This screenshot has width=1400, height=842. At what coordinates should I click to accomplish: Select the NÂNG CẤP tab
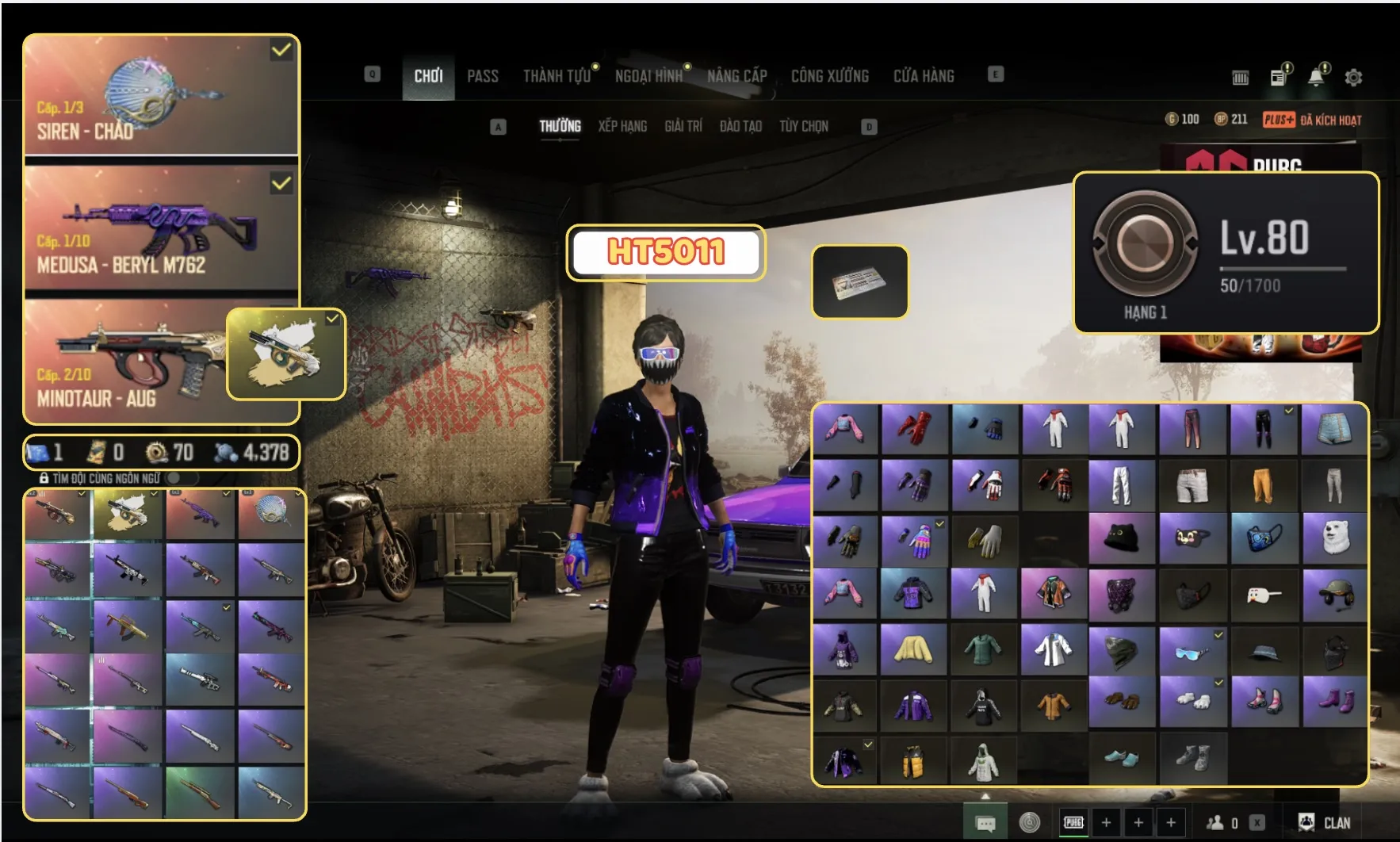[x=736, y=76]
